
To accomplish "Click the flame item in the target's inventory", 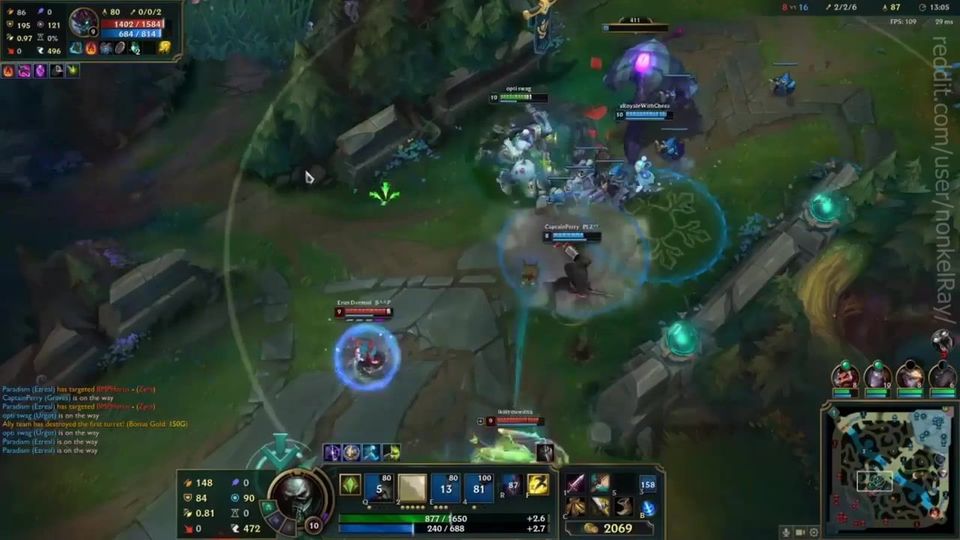I will (x=91, y=47).
